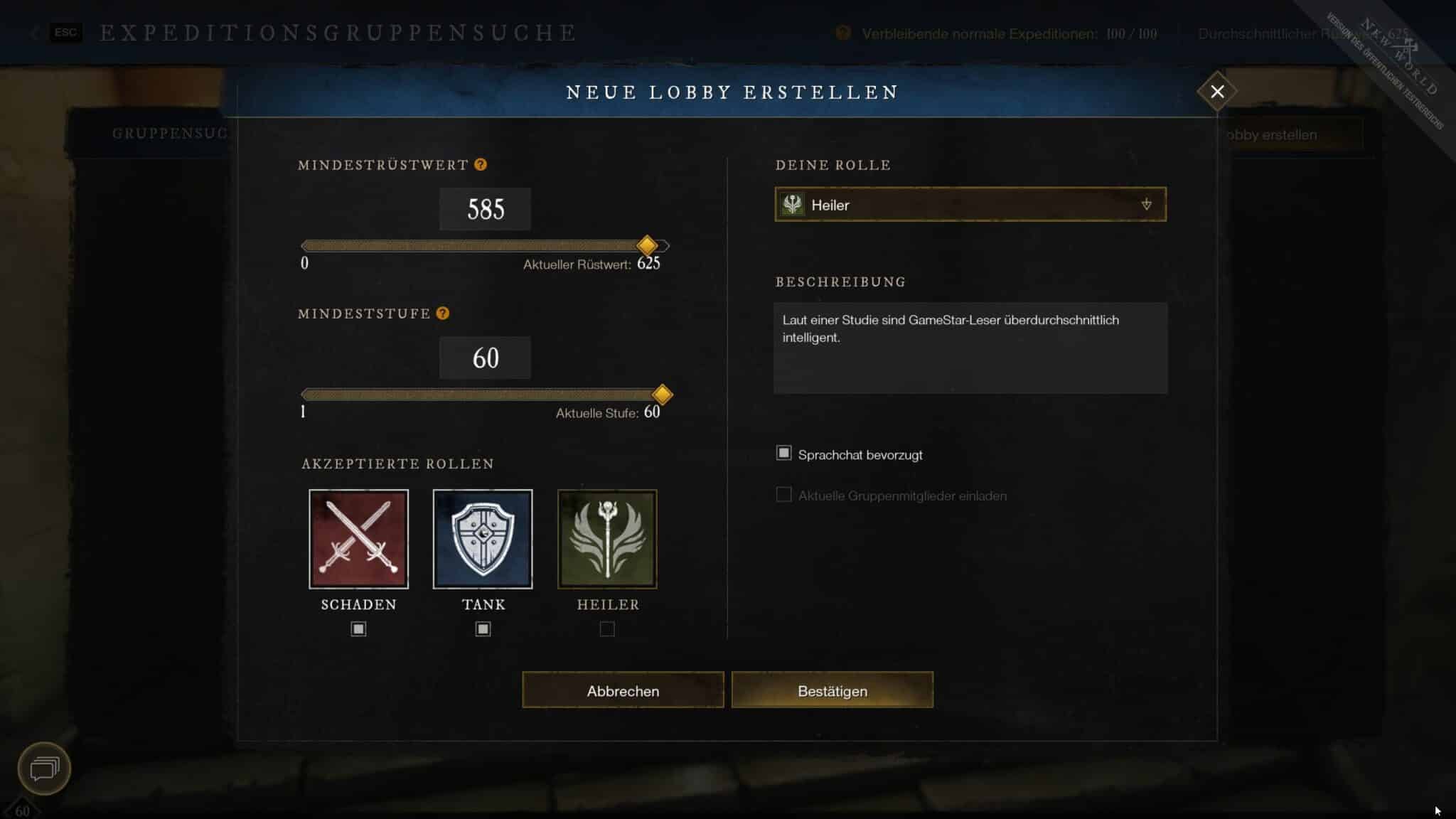The width and height of the screenshot is (1456, 819).
Task: Open the Deine Rolle dropdown
Action: click(x=970, y=205)
